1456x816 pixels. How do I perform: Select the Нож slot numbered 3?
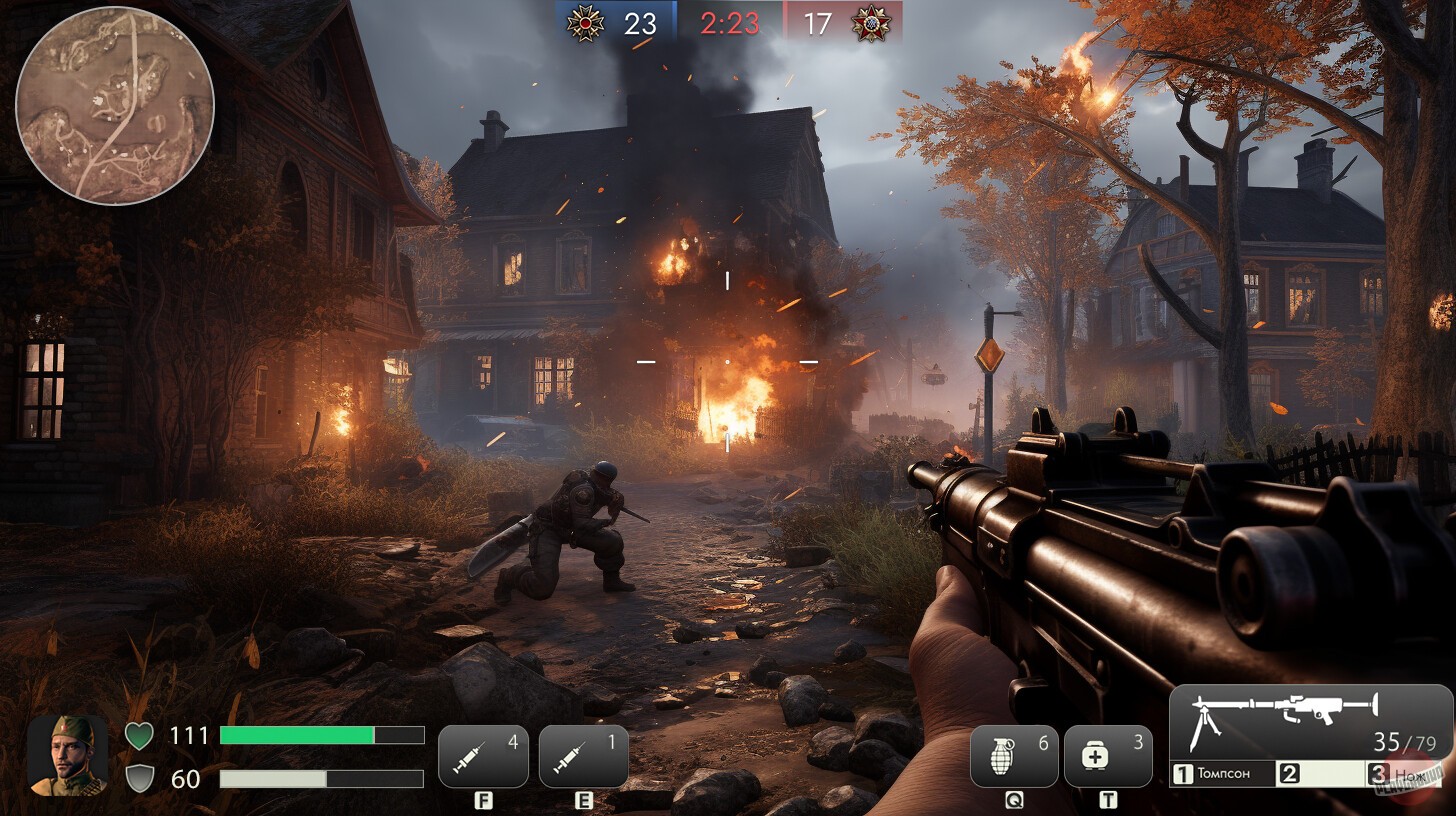coord(1400,774)
